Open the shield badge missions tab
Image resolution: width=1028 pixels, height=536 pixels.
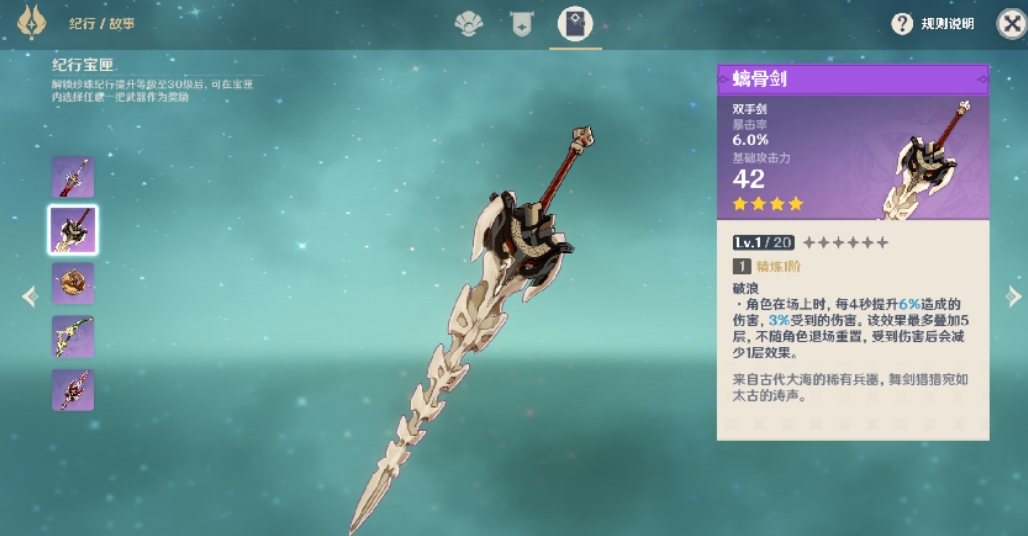coord(521,24)
